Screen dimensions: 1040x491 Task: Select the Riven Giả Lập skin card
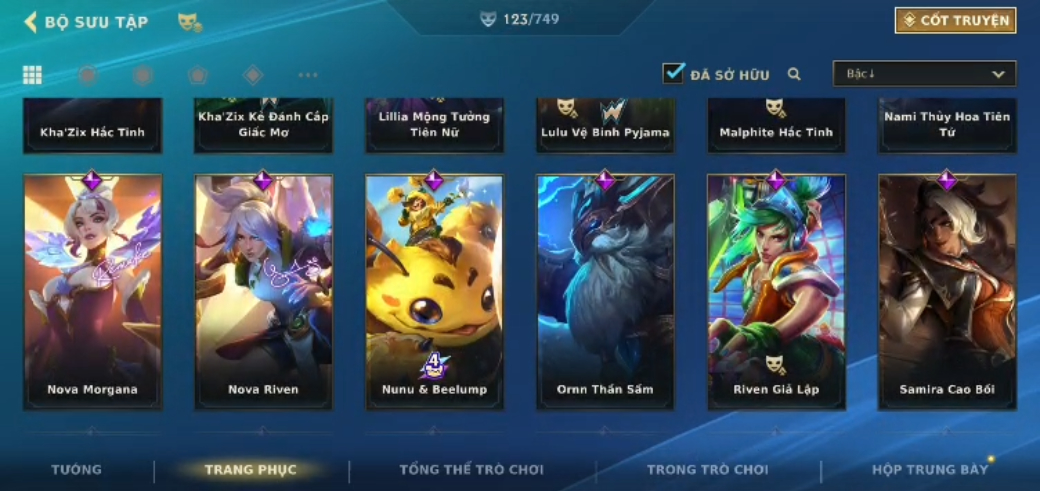coord(776,291)
